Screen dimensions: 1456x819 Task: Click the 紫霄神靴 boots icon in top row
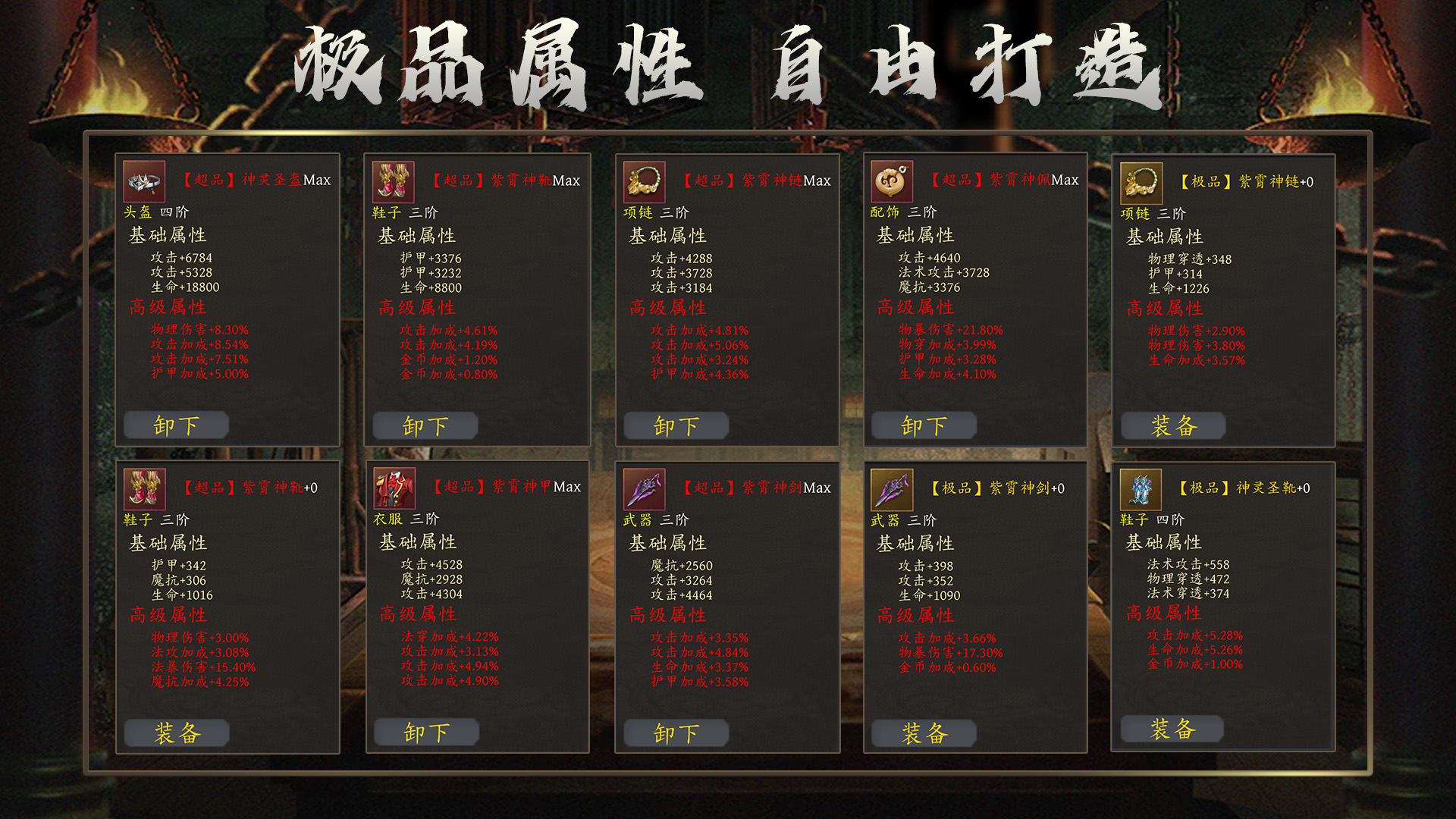point(395,183)
